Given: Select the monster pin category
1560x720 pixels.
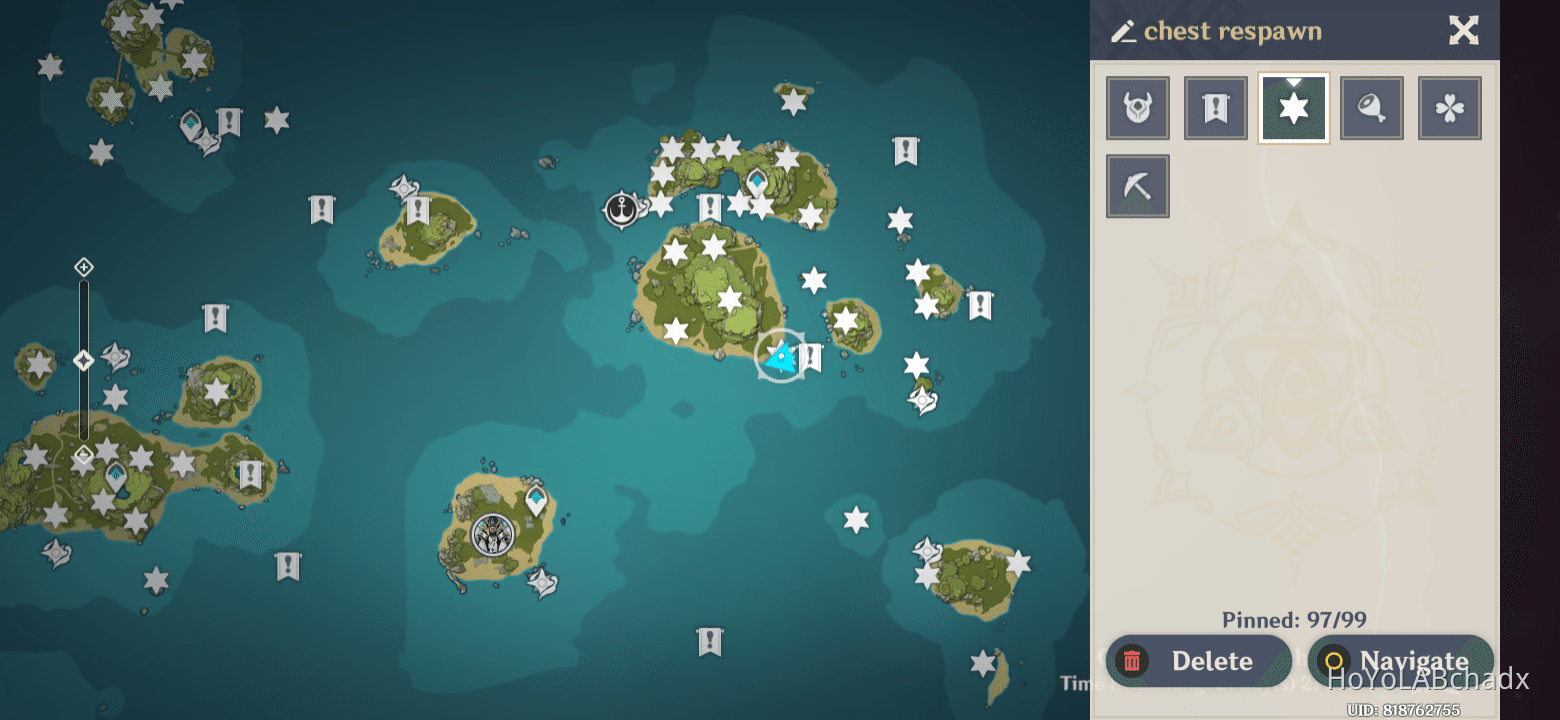Looking at the screenshot, I should [x=1137, y=107].
